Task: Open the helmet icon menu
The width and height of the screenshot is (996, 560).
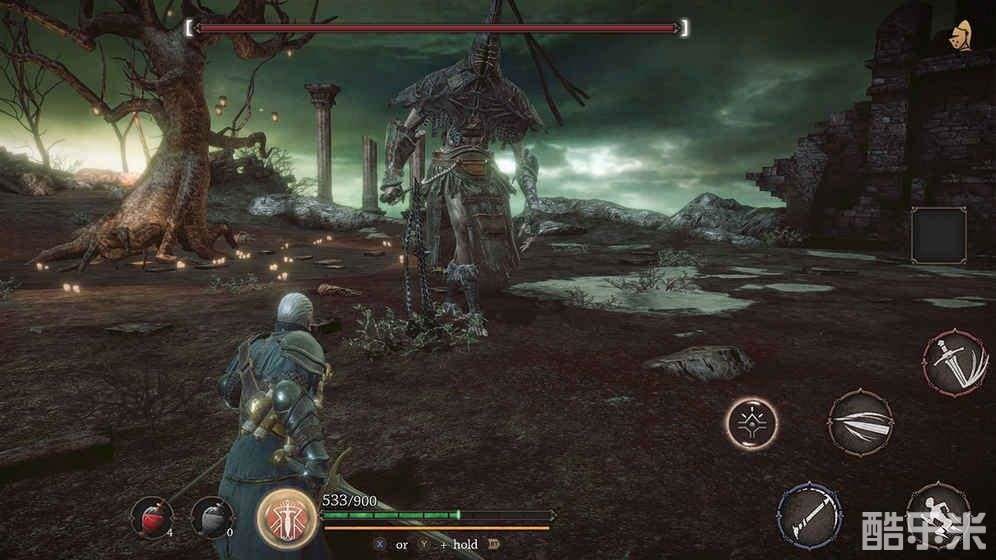Action: click(965, 34)
